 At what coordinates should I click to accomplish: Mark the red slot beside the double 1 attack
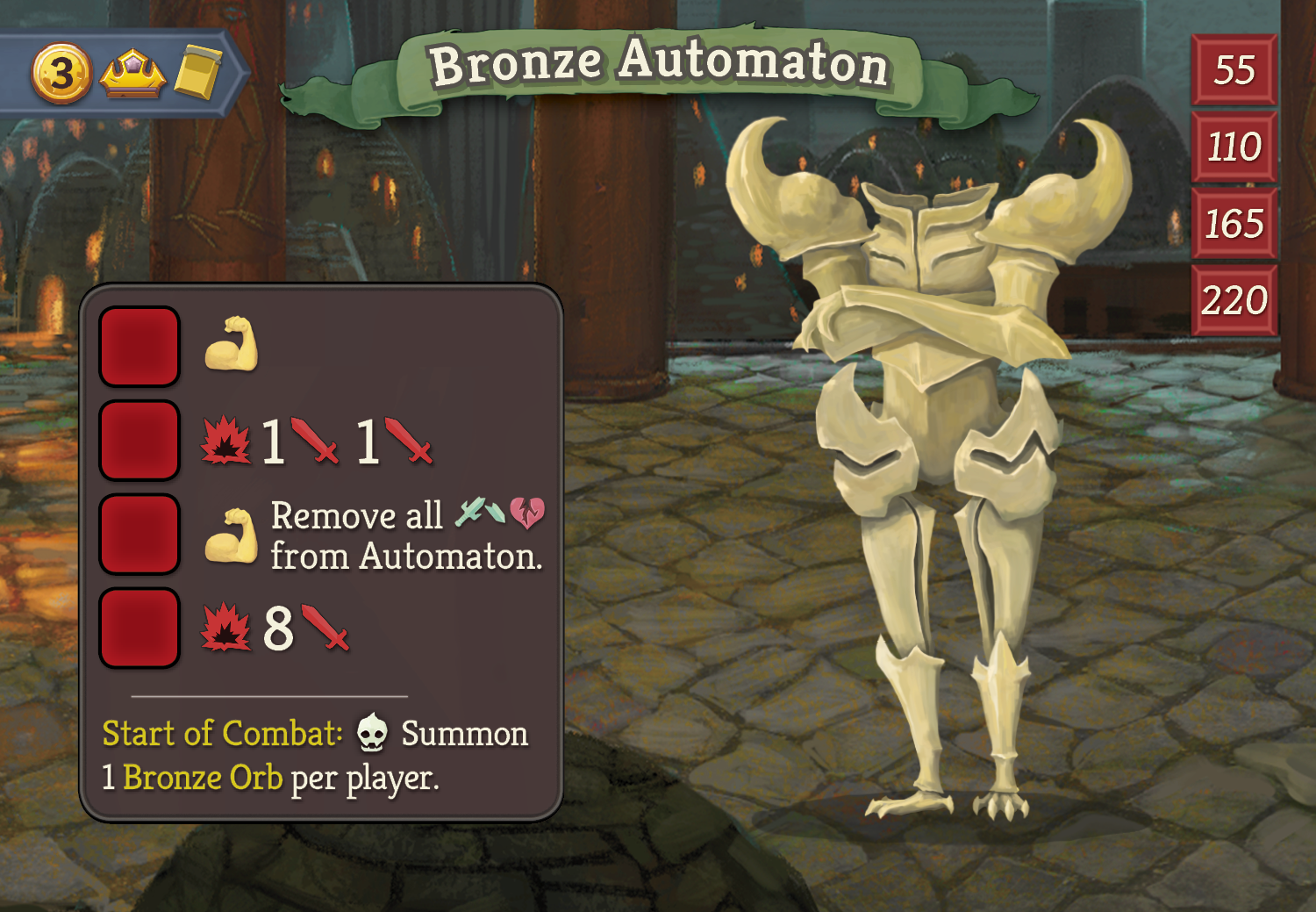coord(139,441)
